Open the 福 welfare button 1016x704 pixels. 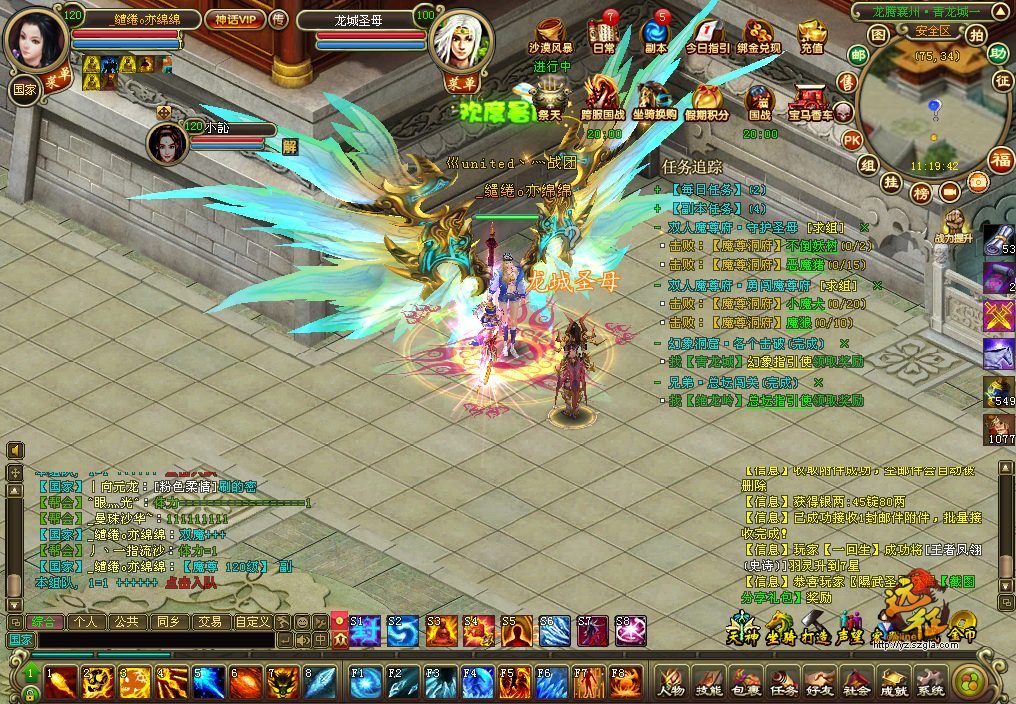[1001, 159]
